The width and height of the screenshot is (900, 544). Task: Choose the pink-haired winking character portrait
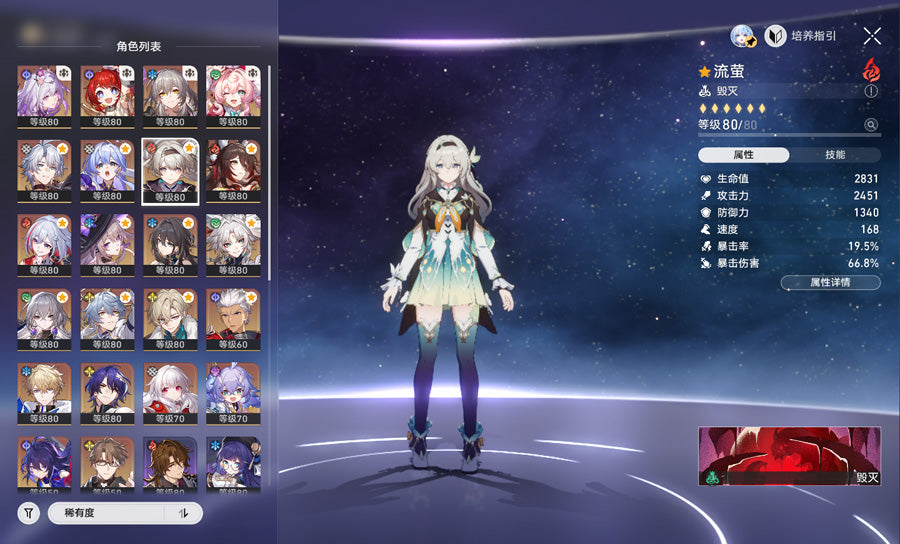click(x=232, y=93)
